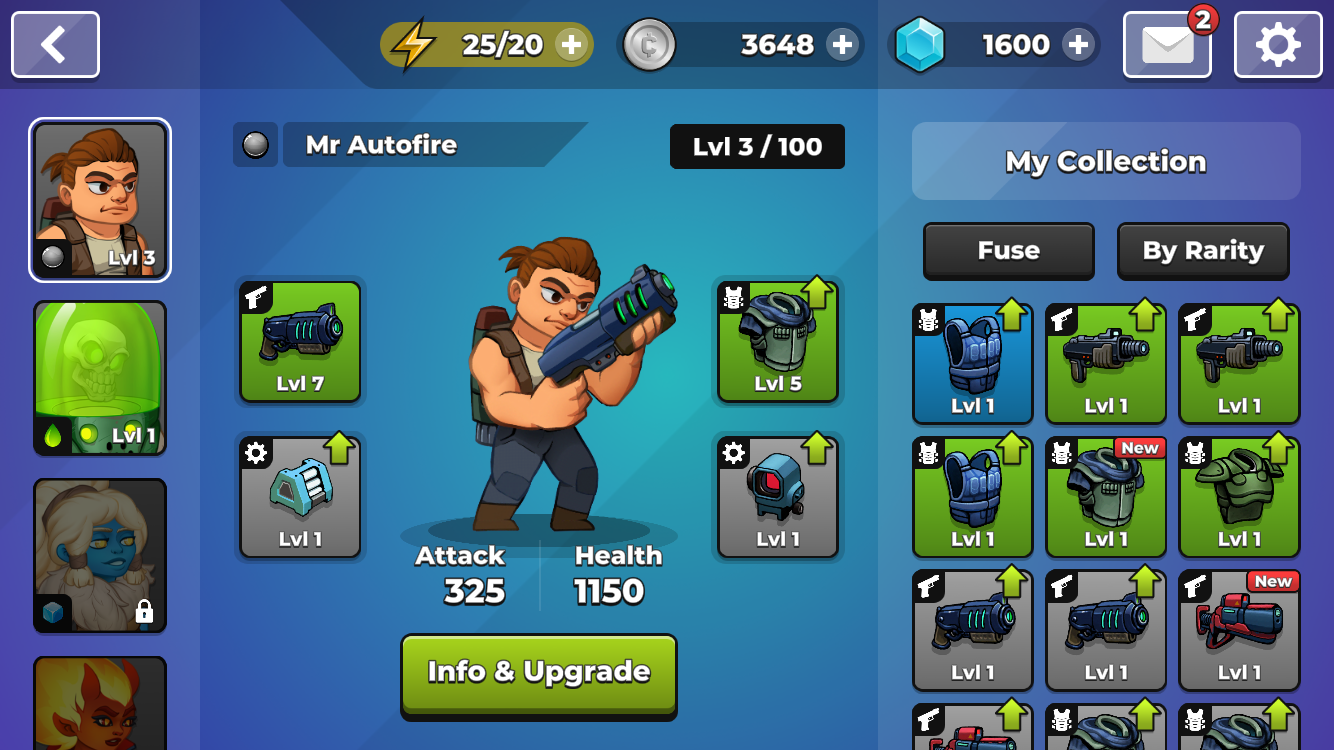Image resolution: width=1334 pixels, height=750 pixels.
Task: Pick the New red blaster weapon
Action: [1239, 630]
